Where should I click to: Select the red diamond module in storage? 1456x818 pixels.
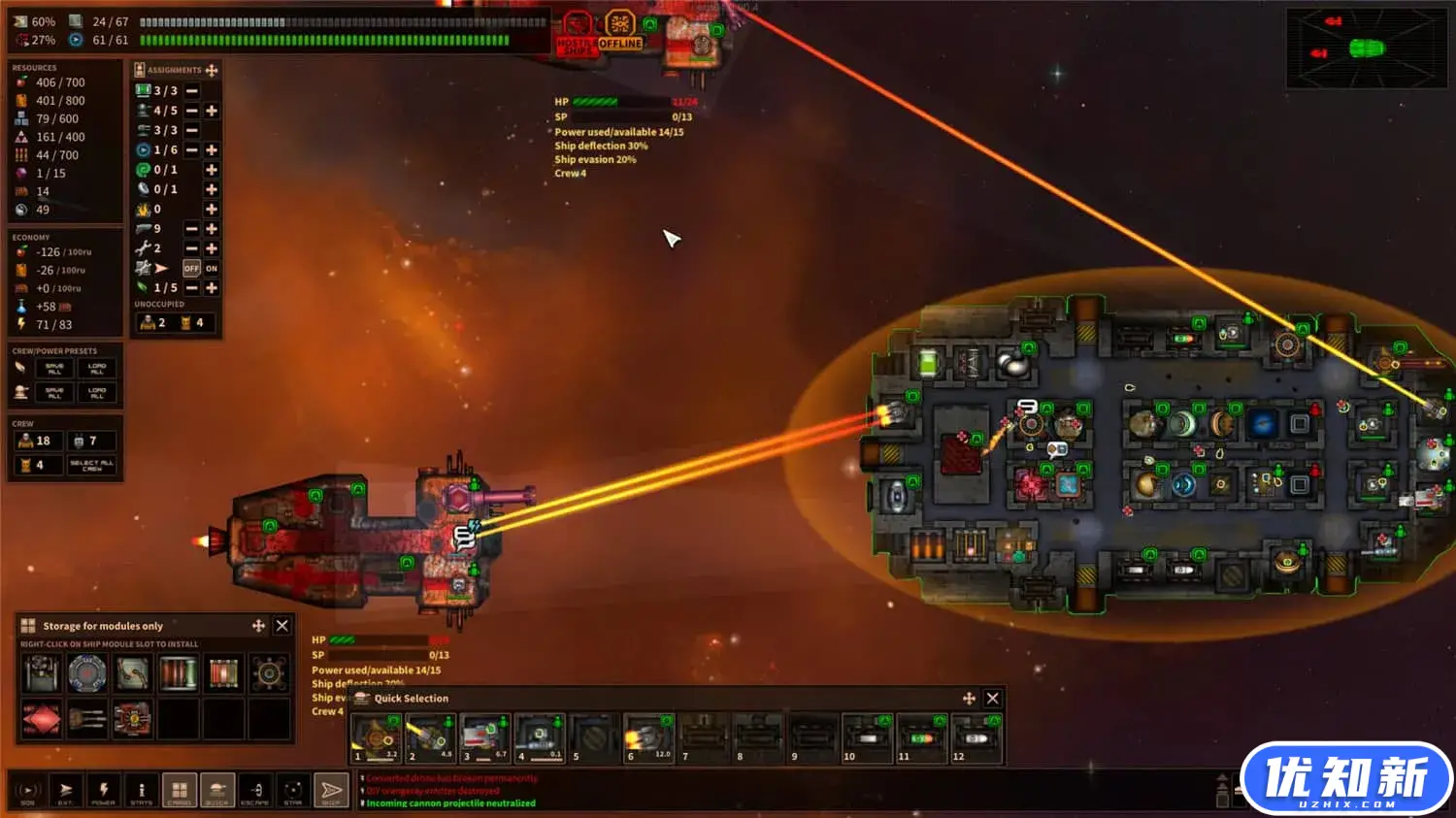[42, 719]
